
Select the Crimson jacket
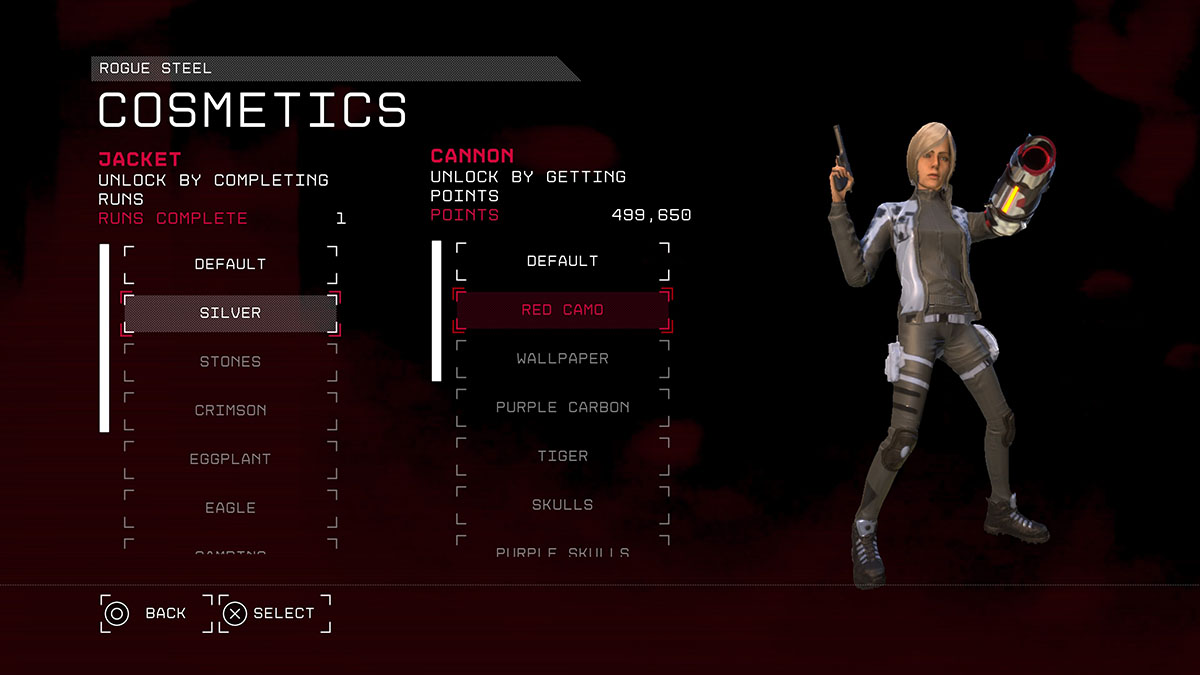230,411
